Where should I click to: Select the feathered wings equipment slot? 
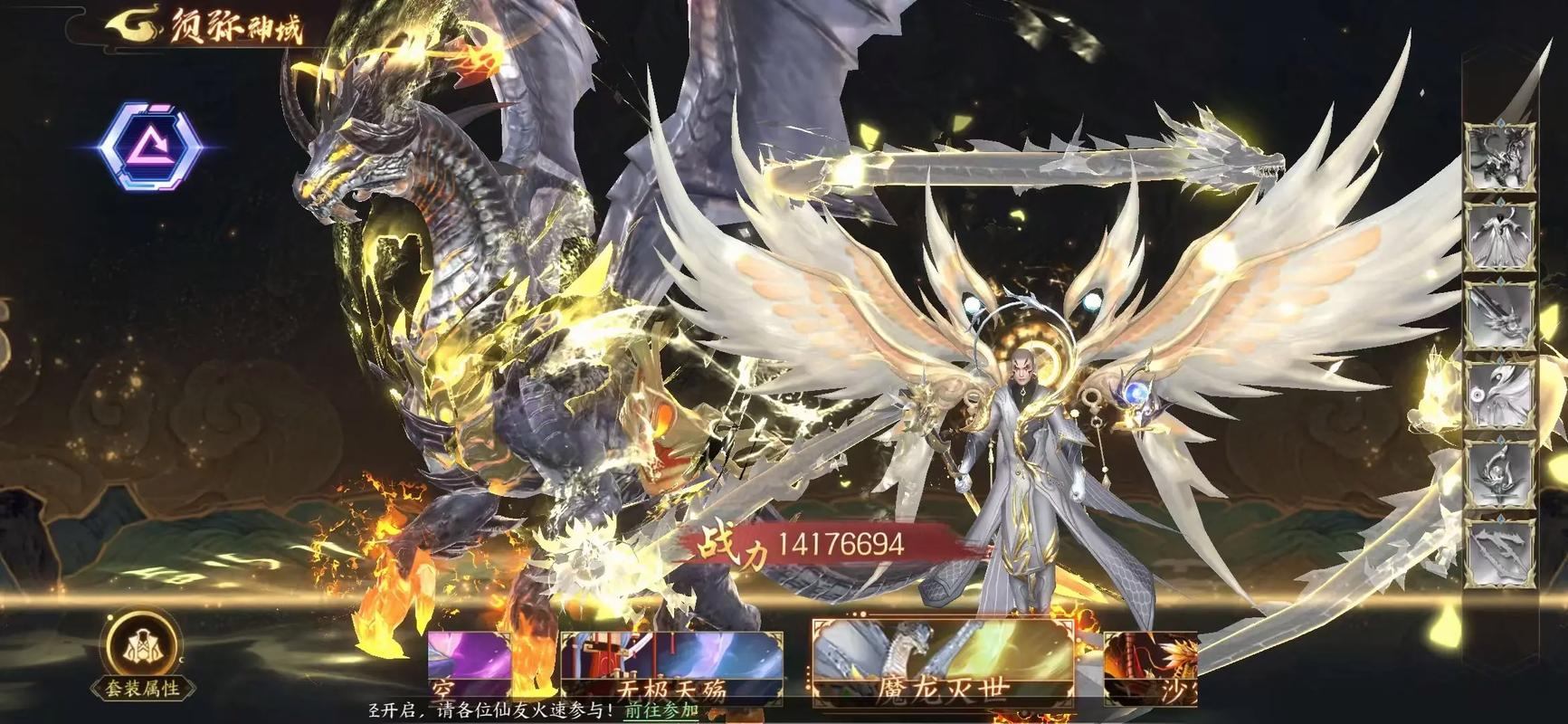1500,395
